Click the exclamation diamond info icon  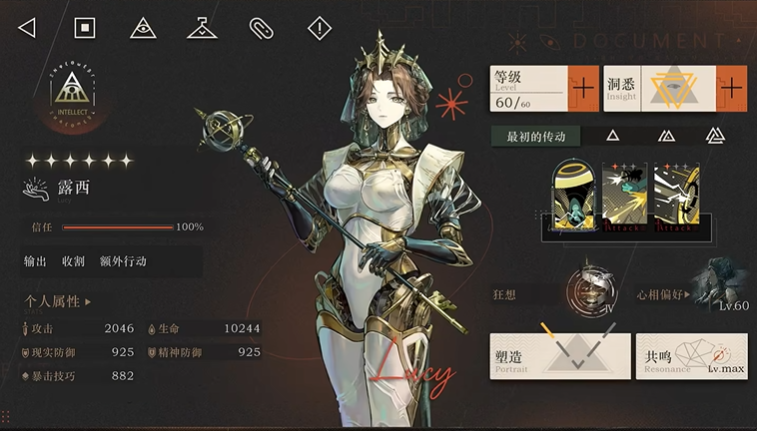pyautogui.click(x=319, y=28)
